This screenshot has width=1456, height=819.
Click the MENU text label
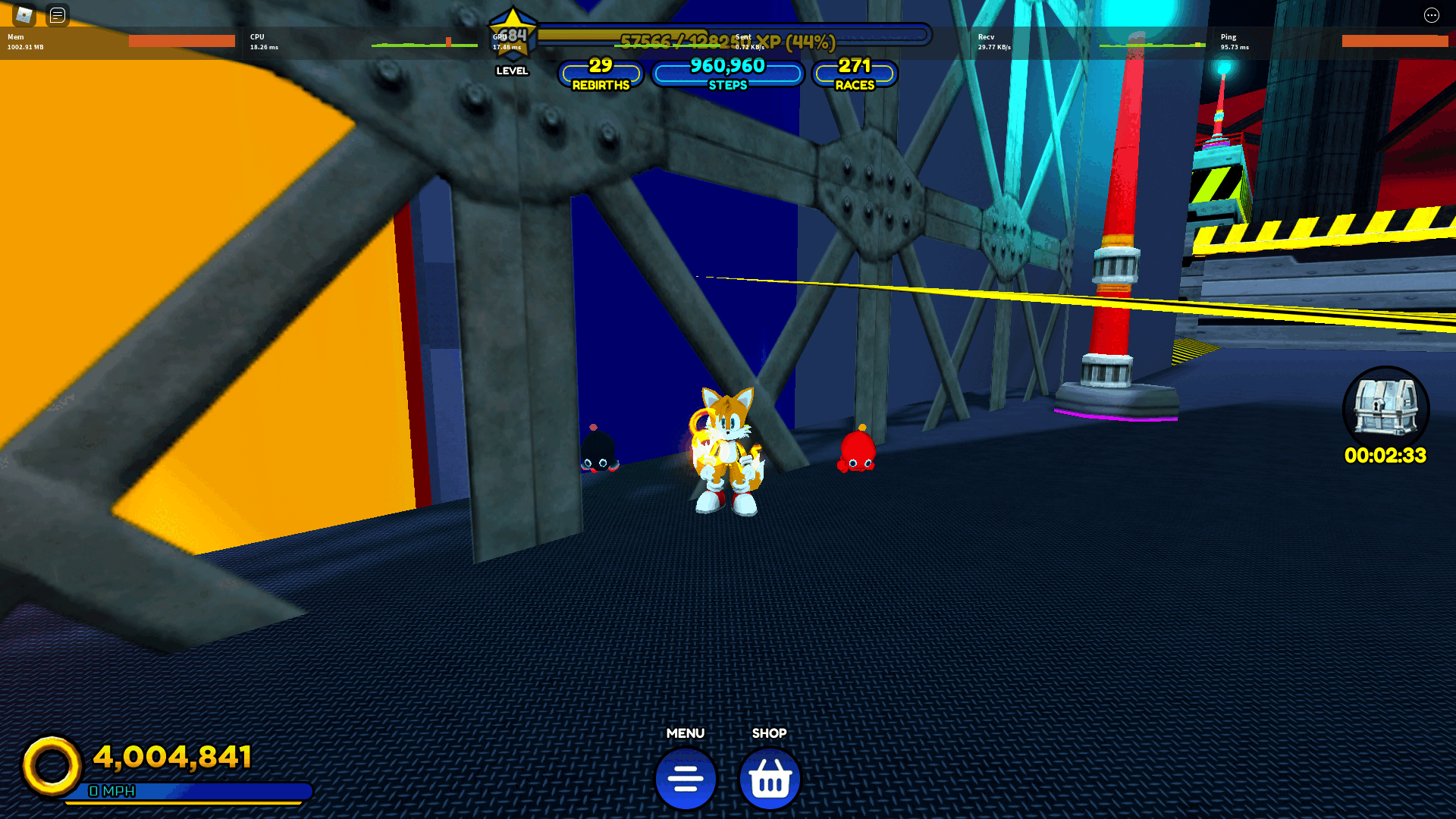click(x=686, y=733)
